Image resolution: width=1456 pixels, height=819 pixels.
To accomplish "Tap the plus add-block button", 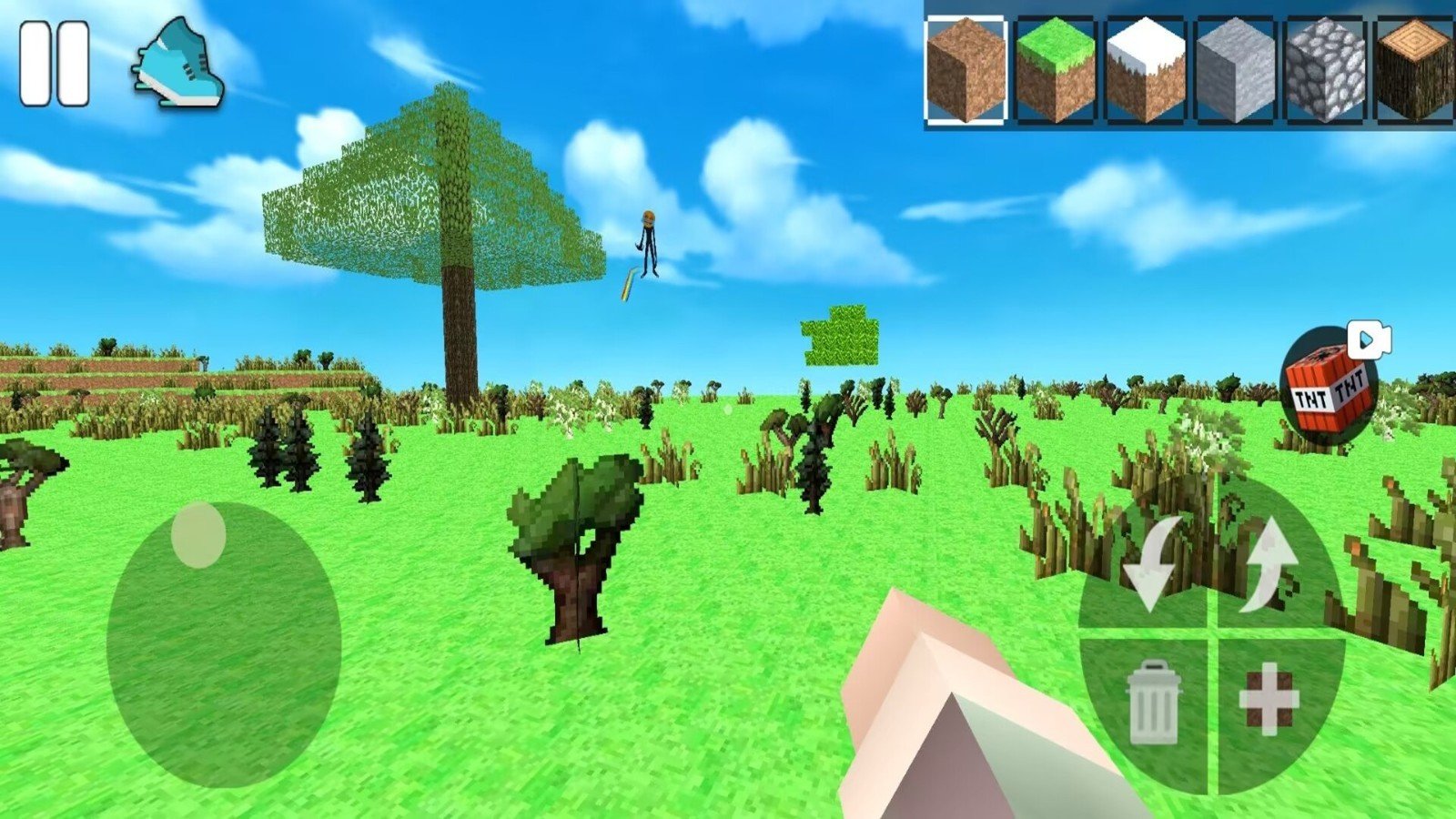I will coord(1269,699).
